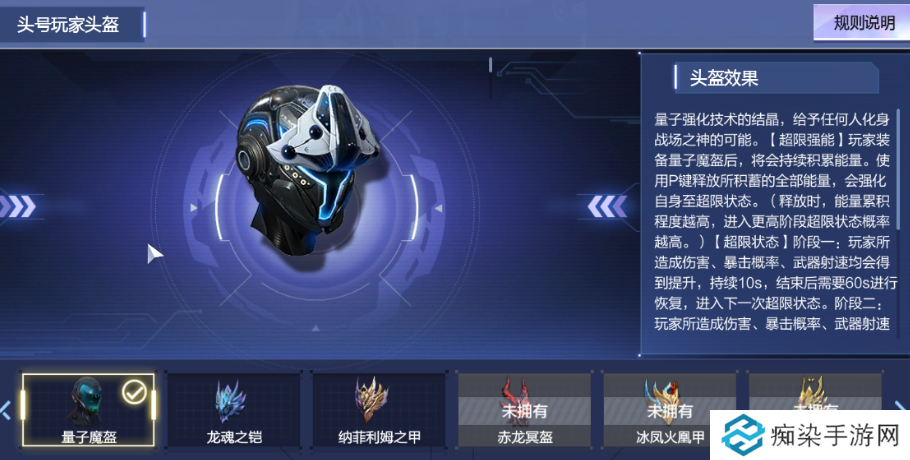
Task: Choose the 龙魂之铠 helmet tile
Action: tap(232, 409)
